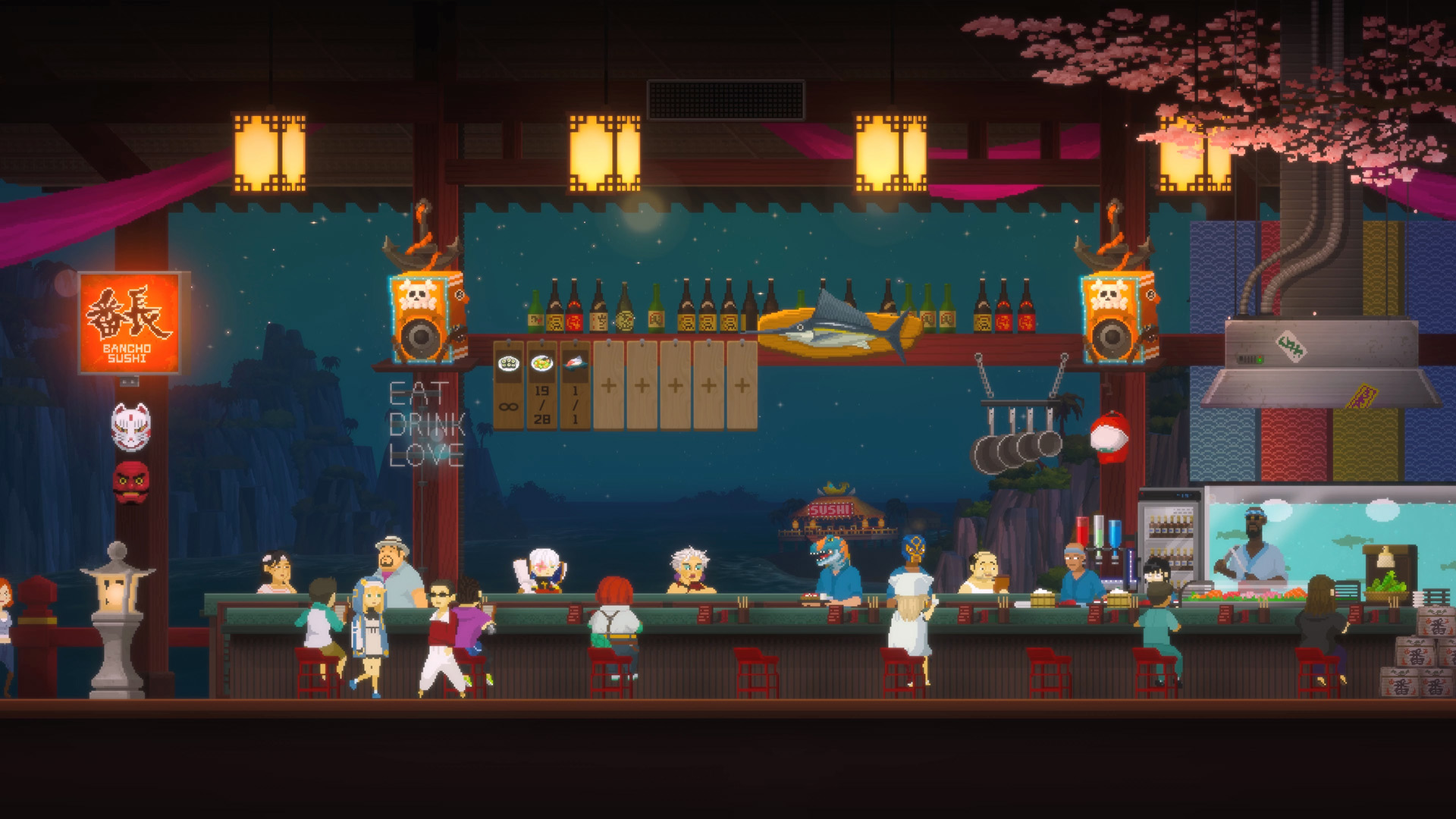Select the cucumber roll menu plank

[x=509, y=385]
